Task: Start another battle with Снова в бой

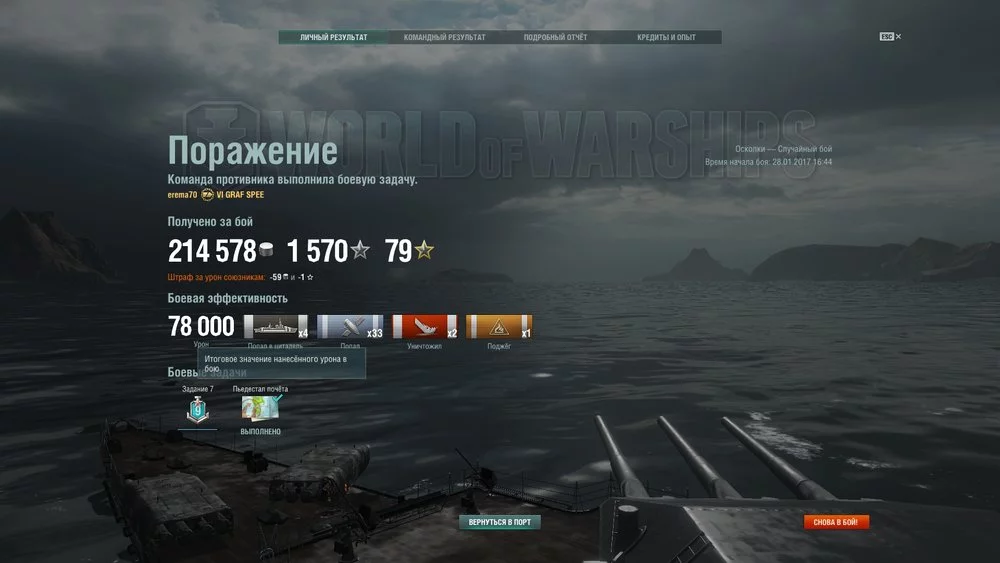Action: coord(837,522)
